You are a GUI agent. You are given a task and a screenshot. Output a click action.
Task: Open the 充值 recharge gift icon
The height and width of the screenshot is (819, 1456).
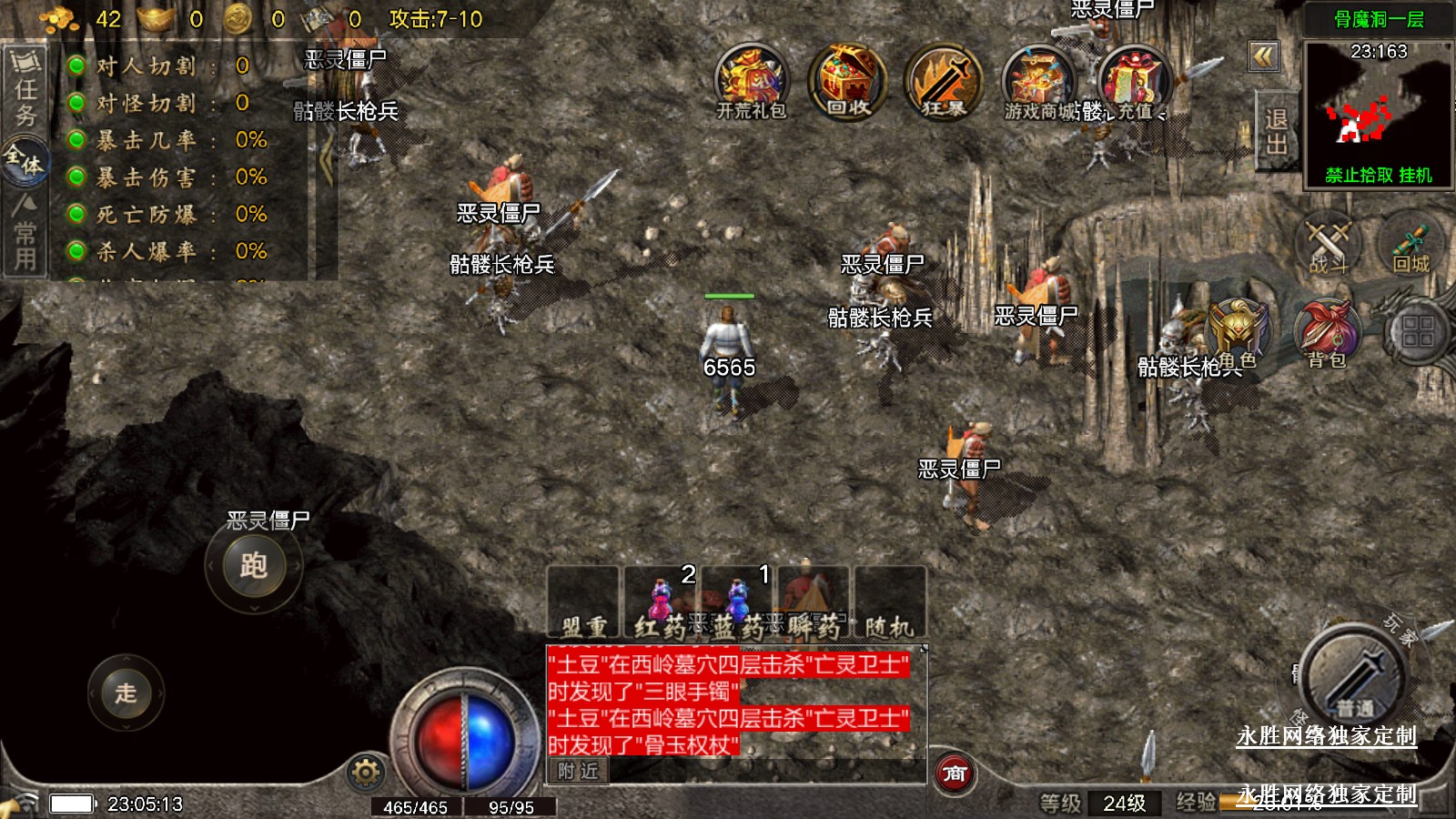tap(1134, 80)
